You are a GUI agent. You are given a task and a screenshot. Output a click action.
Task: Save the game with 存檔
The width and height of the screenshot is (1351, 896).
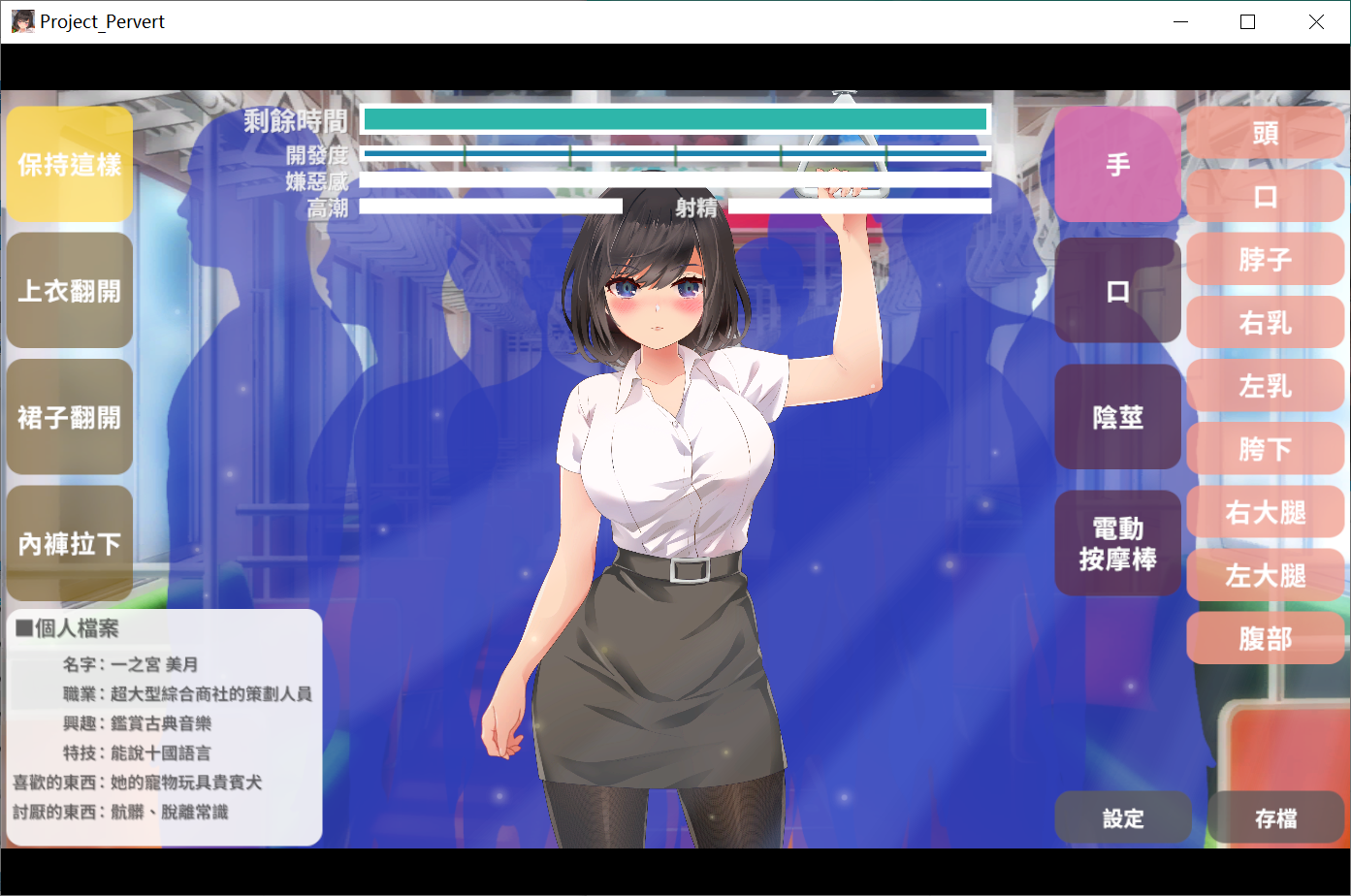(1275, 818)
